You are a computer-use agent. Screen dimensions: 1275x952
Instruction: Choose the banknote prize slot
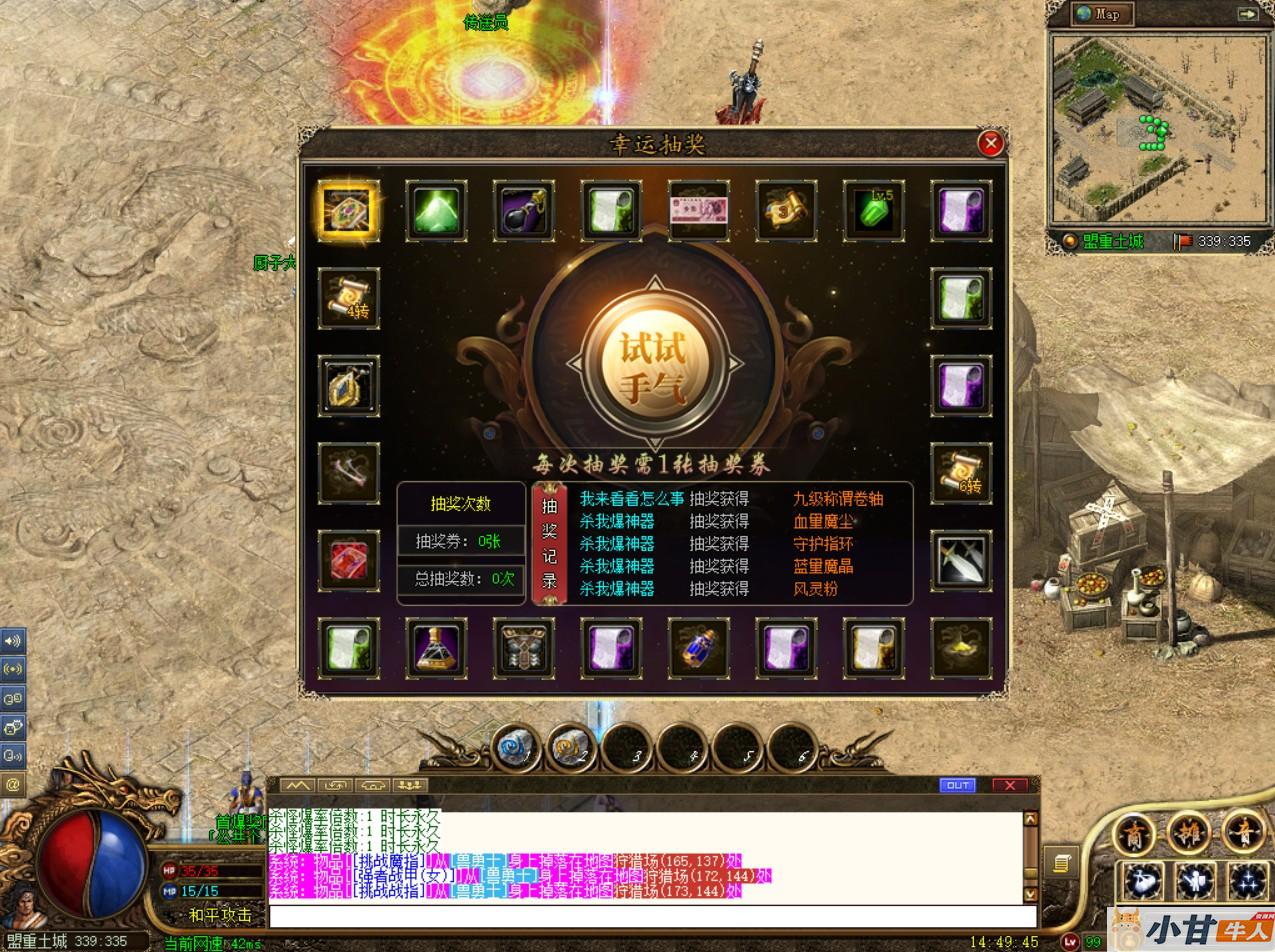pos(699,211)
